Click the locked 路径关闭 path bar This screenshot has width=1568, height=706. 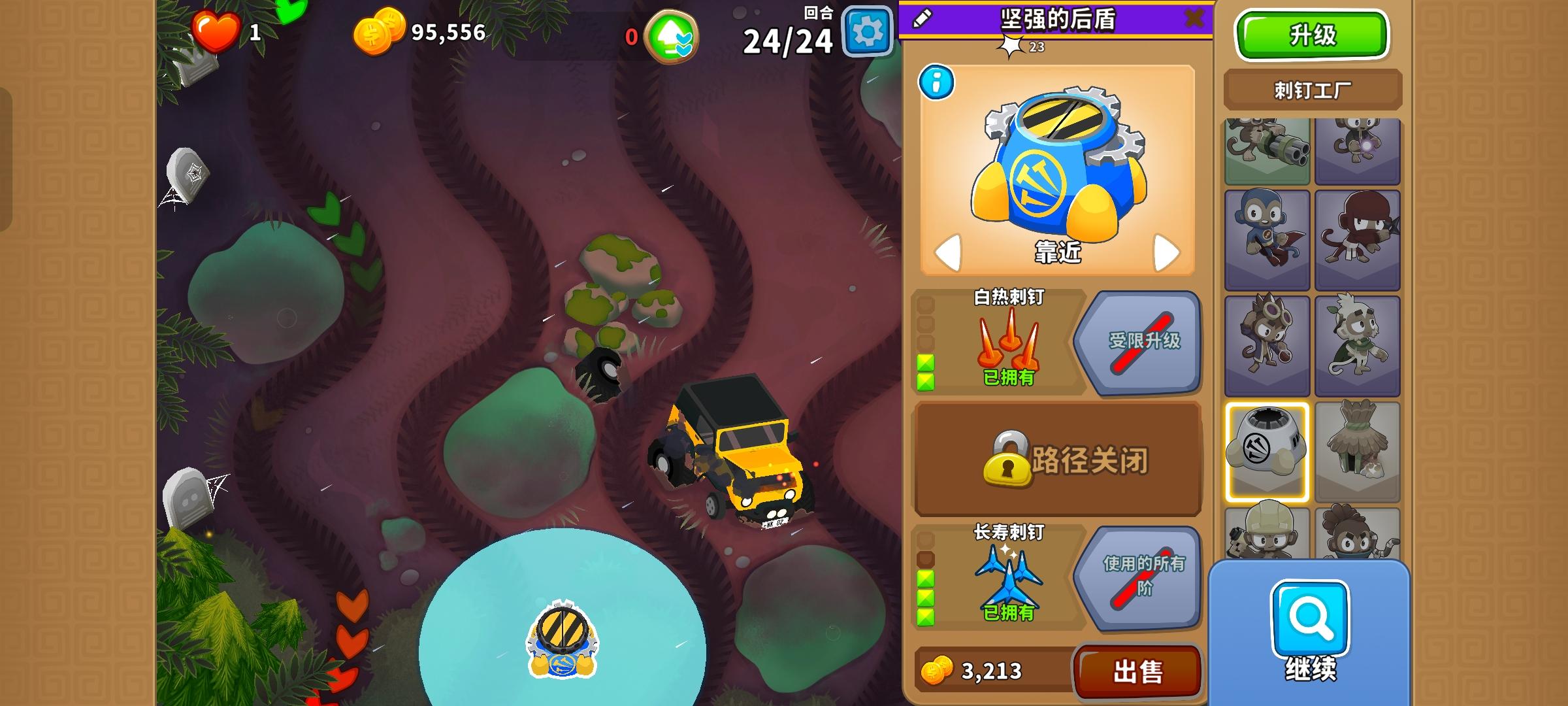[x=1056, y=460]
